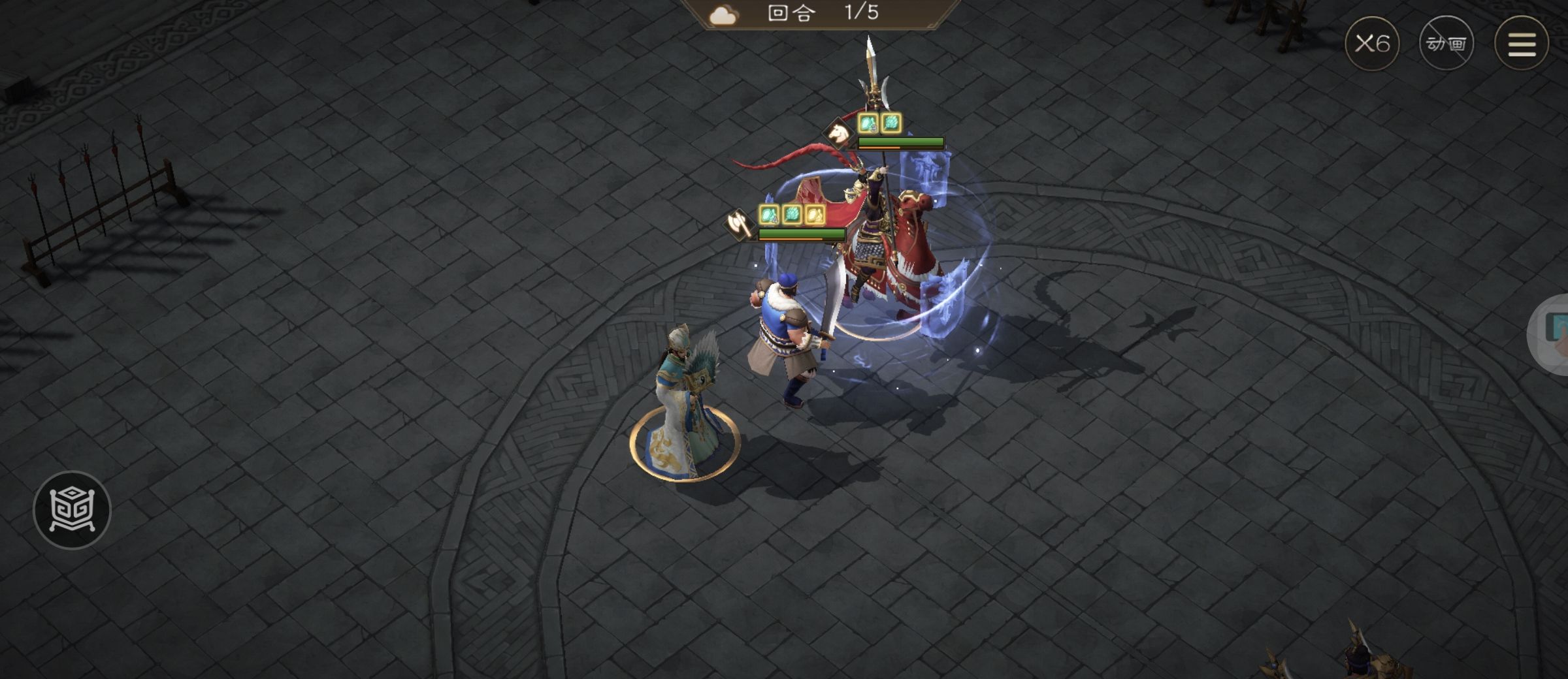This screenshot has height=679, width=1568.
Task: Open the hamburger menu
Action: pyautogui.click(x=1521, y=44)
